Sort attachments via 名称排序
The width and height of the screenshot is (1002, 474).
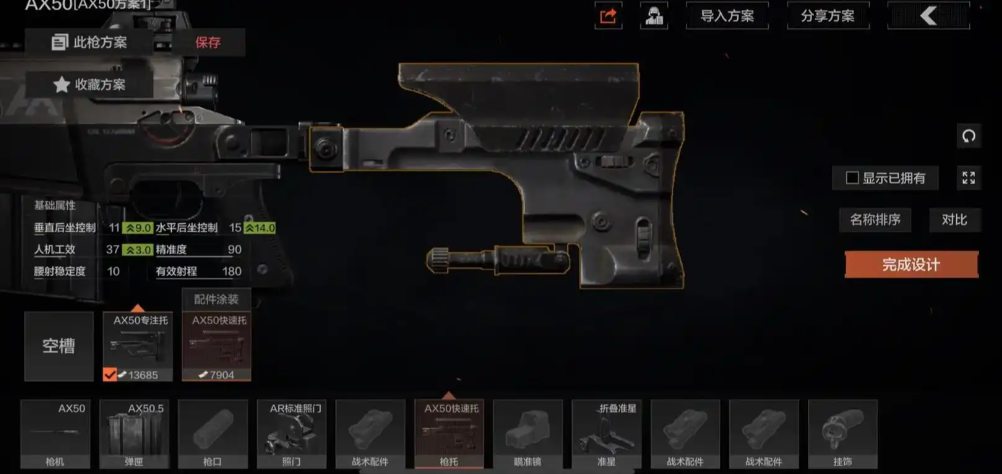click(875, 220)
